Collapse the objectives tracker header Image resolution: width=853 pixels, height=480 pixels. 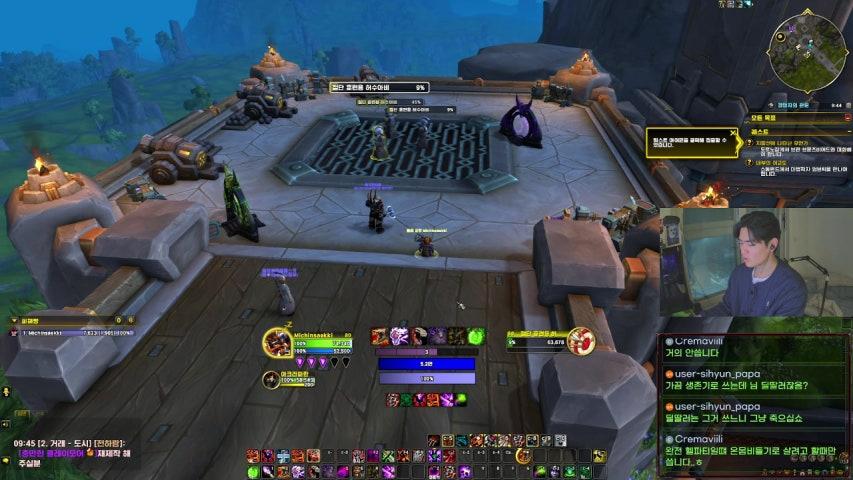[845, 117]
